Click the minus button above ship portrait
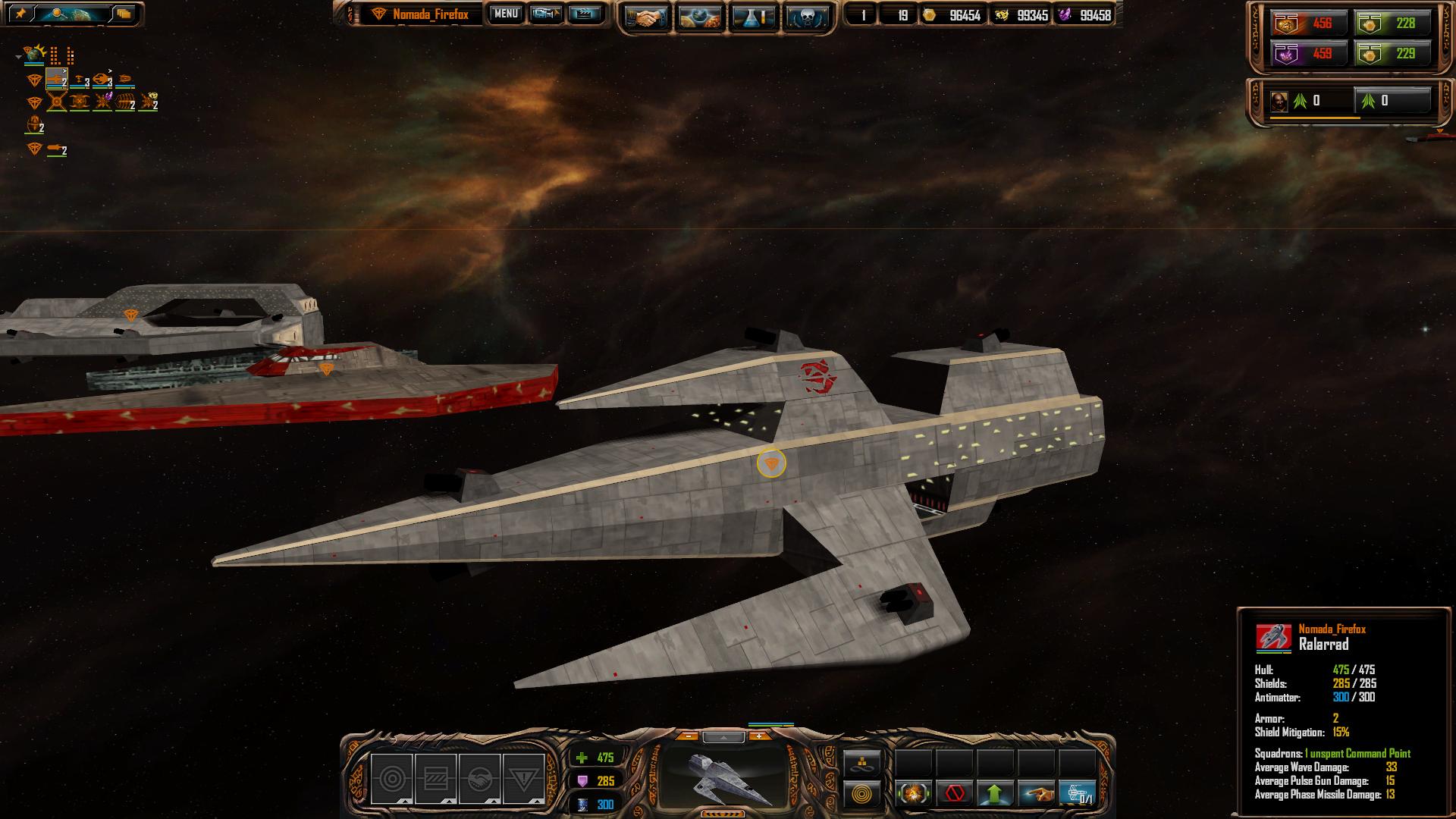 687,736
